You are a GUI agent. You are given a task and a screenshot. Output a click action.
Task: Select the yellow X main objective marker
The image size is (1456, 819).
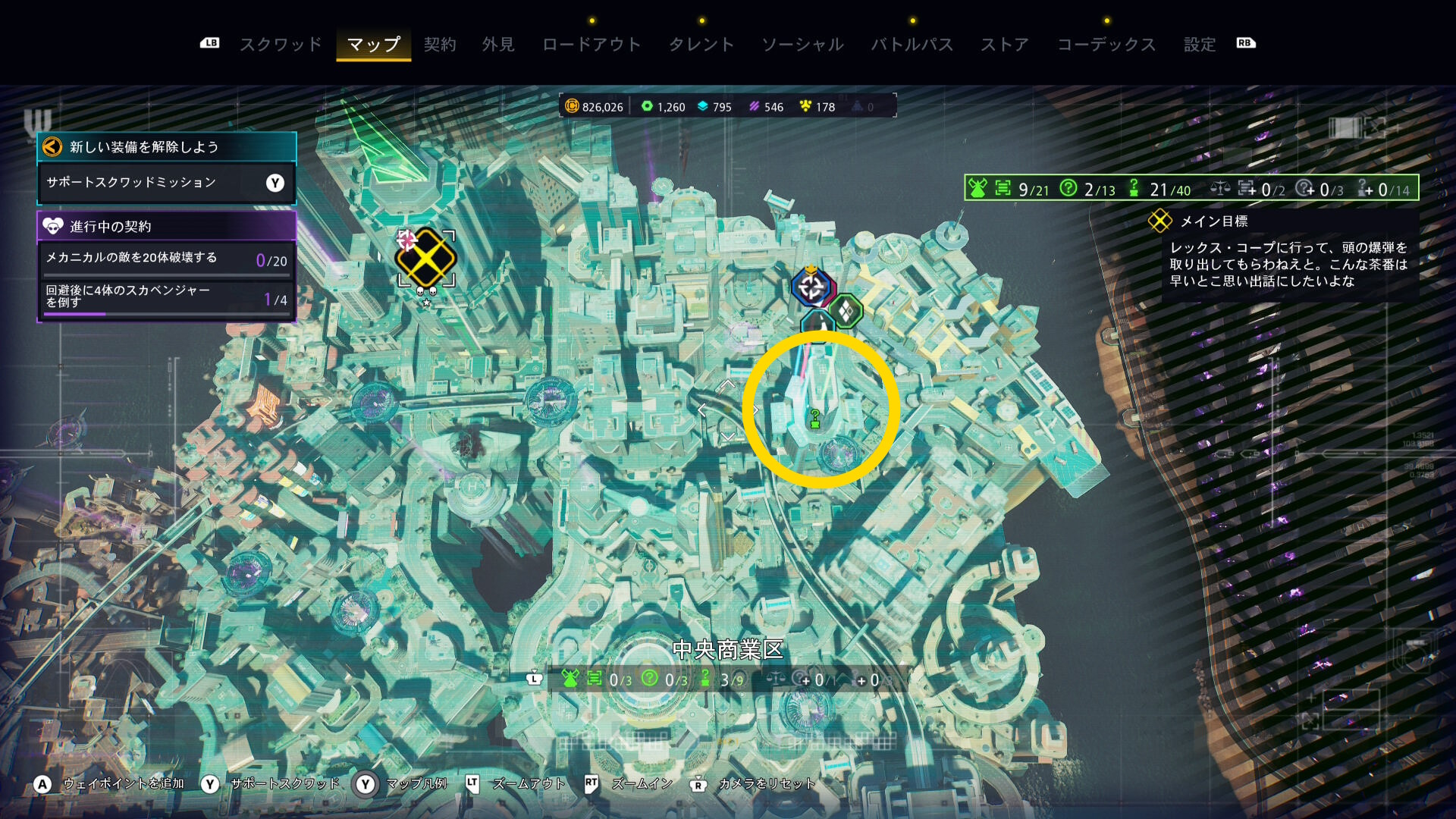coord(426,258)
